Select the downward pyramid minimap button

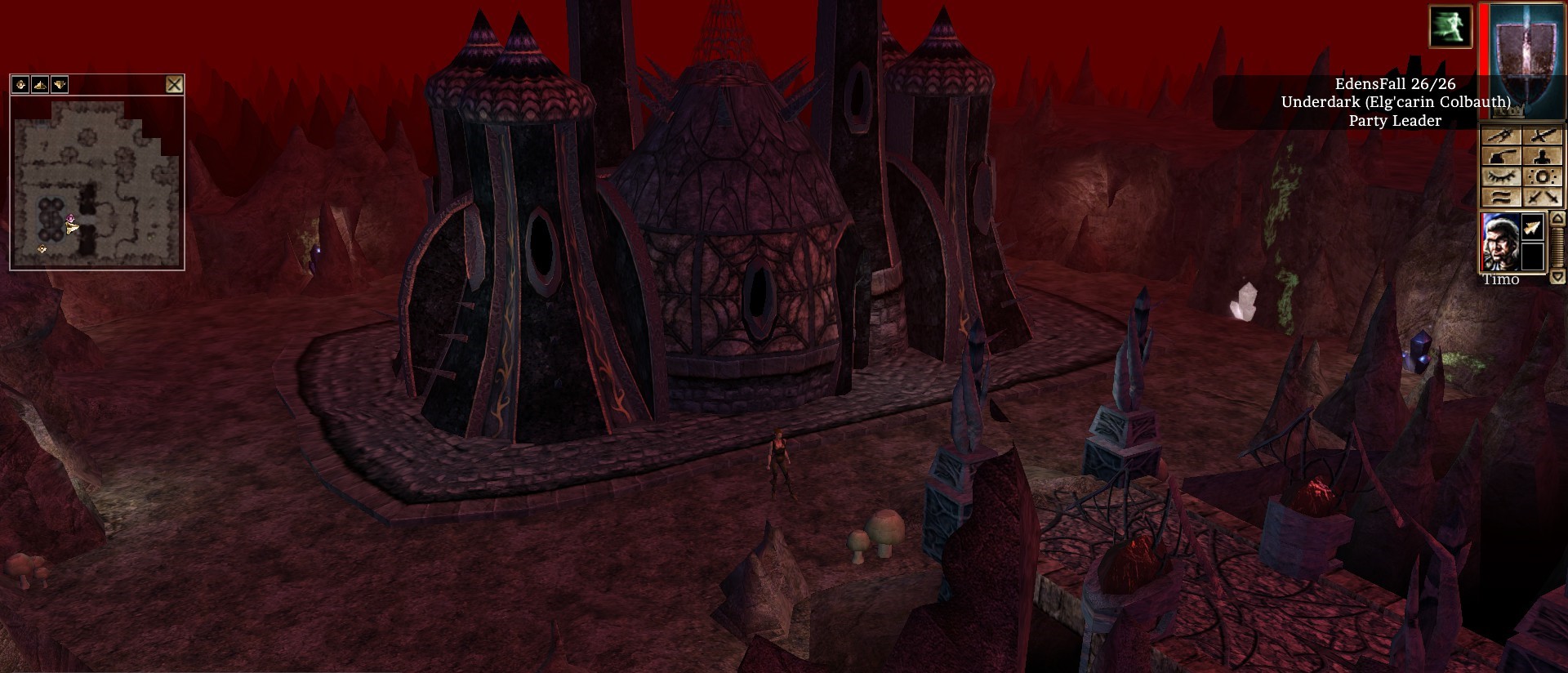click(x=60, y=84)
